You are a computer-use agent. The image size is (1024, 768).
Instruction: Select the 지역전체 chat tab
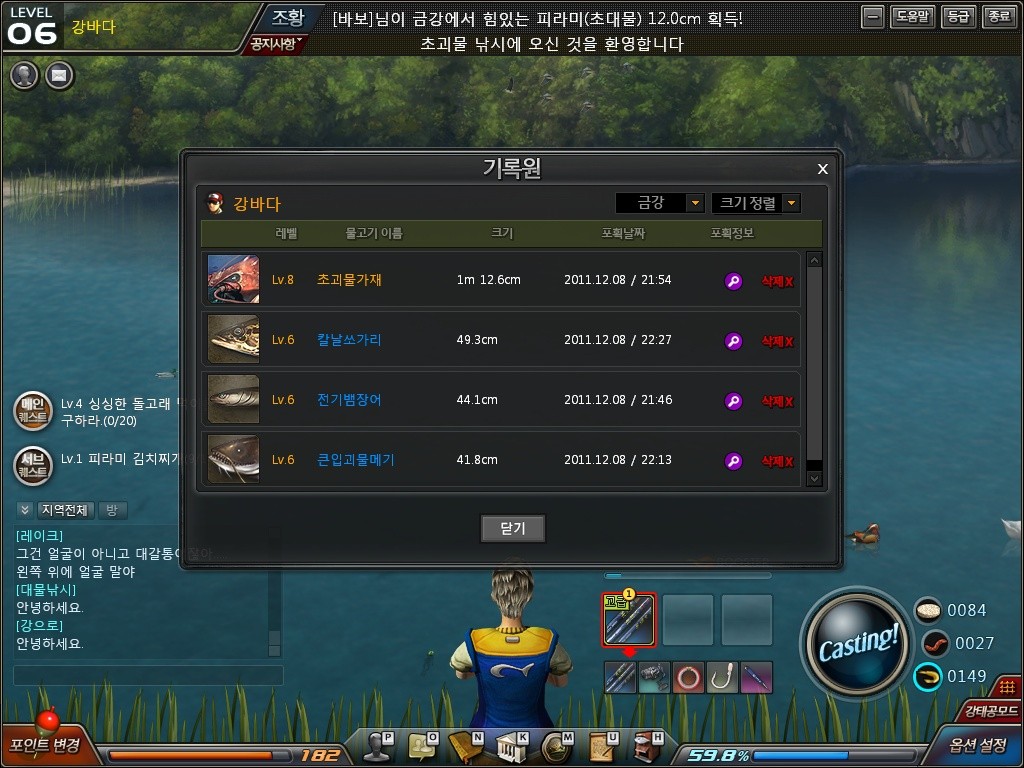coord(66,510)
